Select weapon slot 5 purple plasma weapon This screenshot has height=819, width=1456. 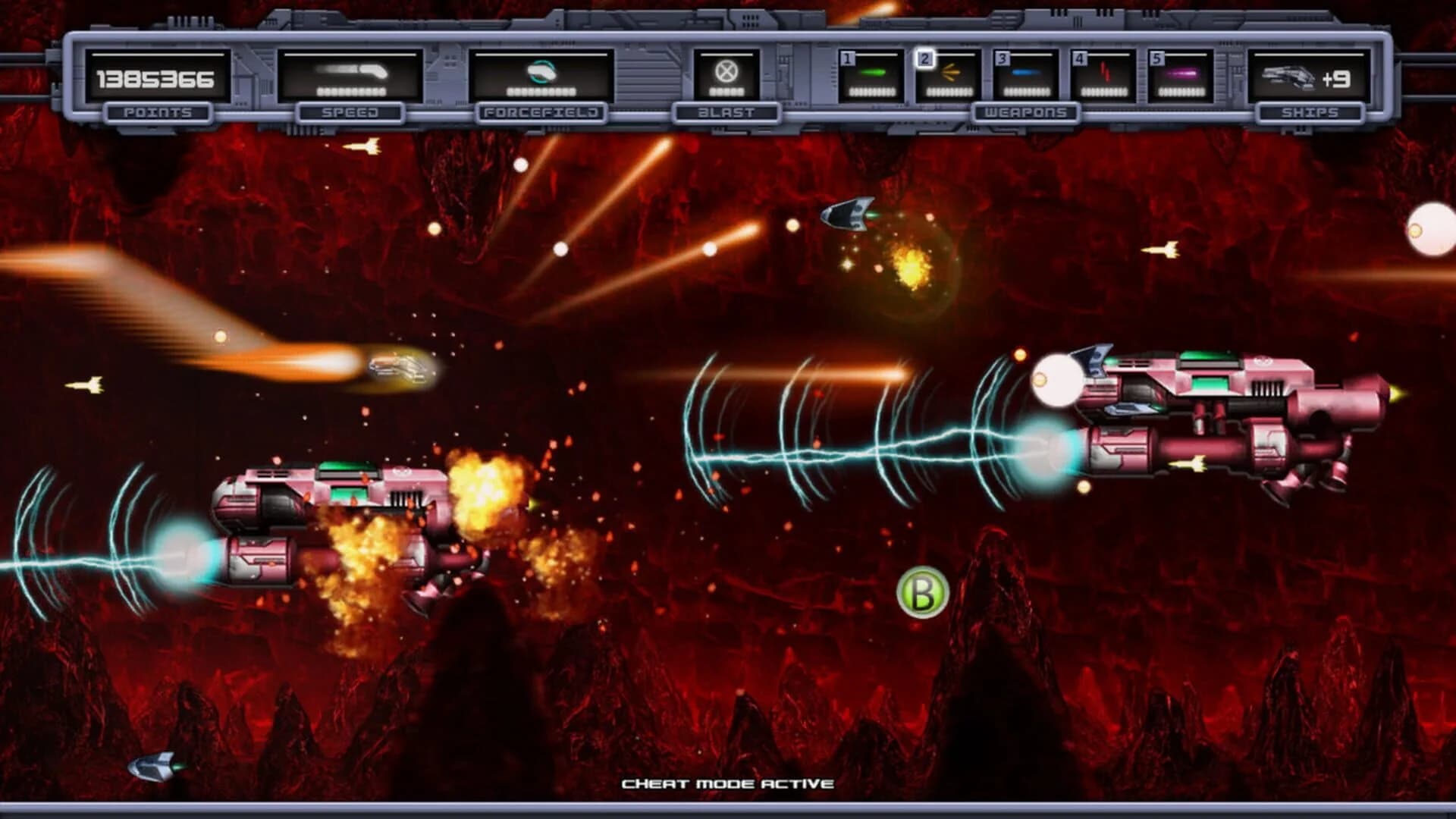(1181, 73)
